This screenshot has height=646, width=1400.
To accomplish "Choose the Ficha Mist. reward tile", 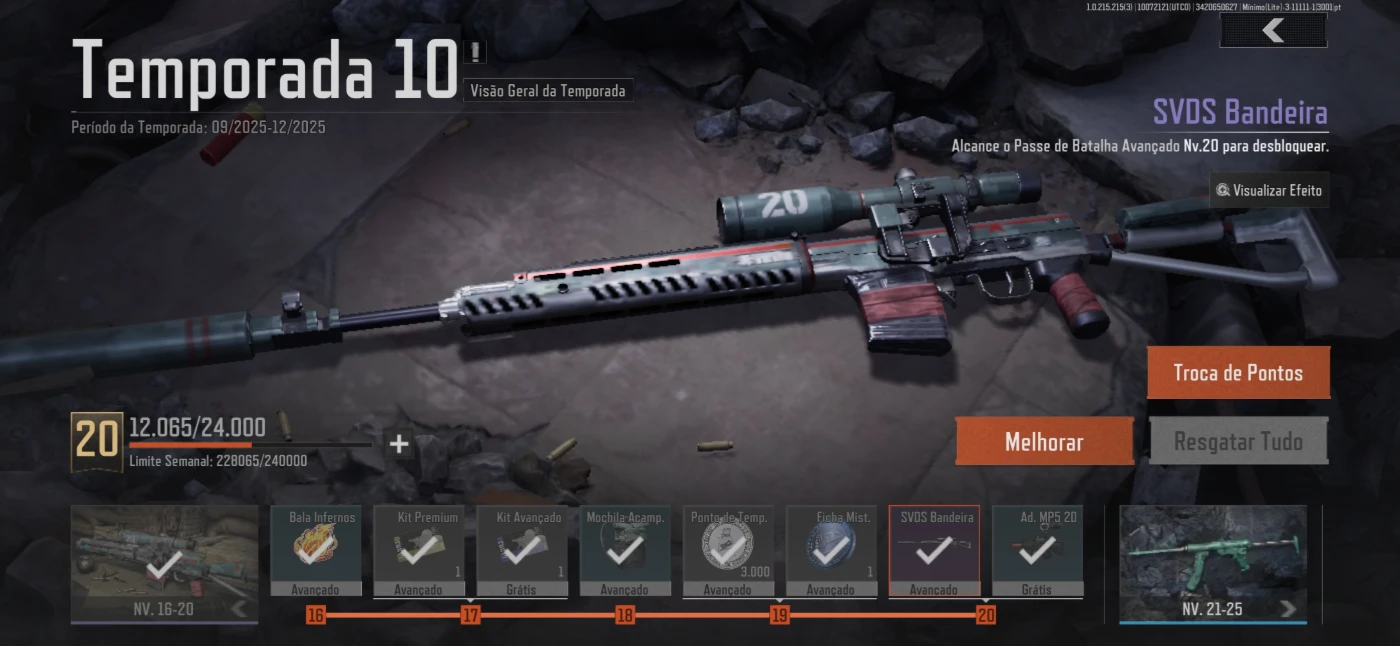I will (x=831, y=550).
